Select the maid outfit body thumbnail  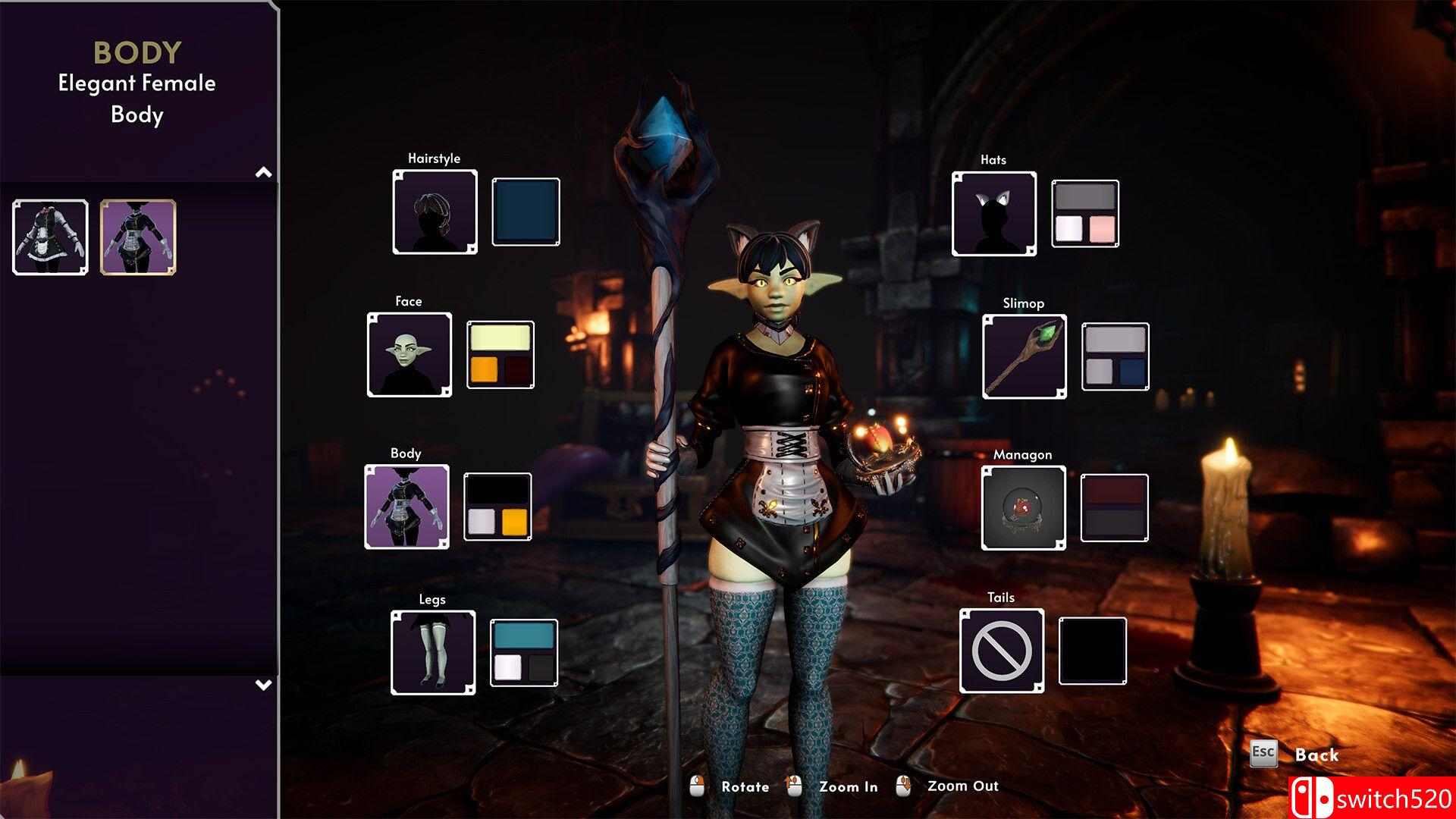(x=50, y=237)
